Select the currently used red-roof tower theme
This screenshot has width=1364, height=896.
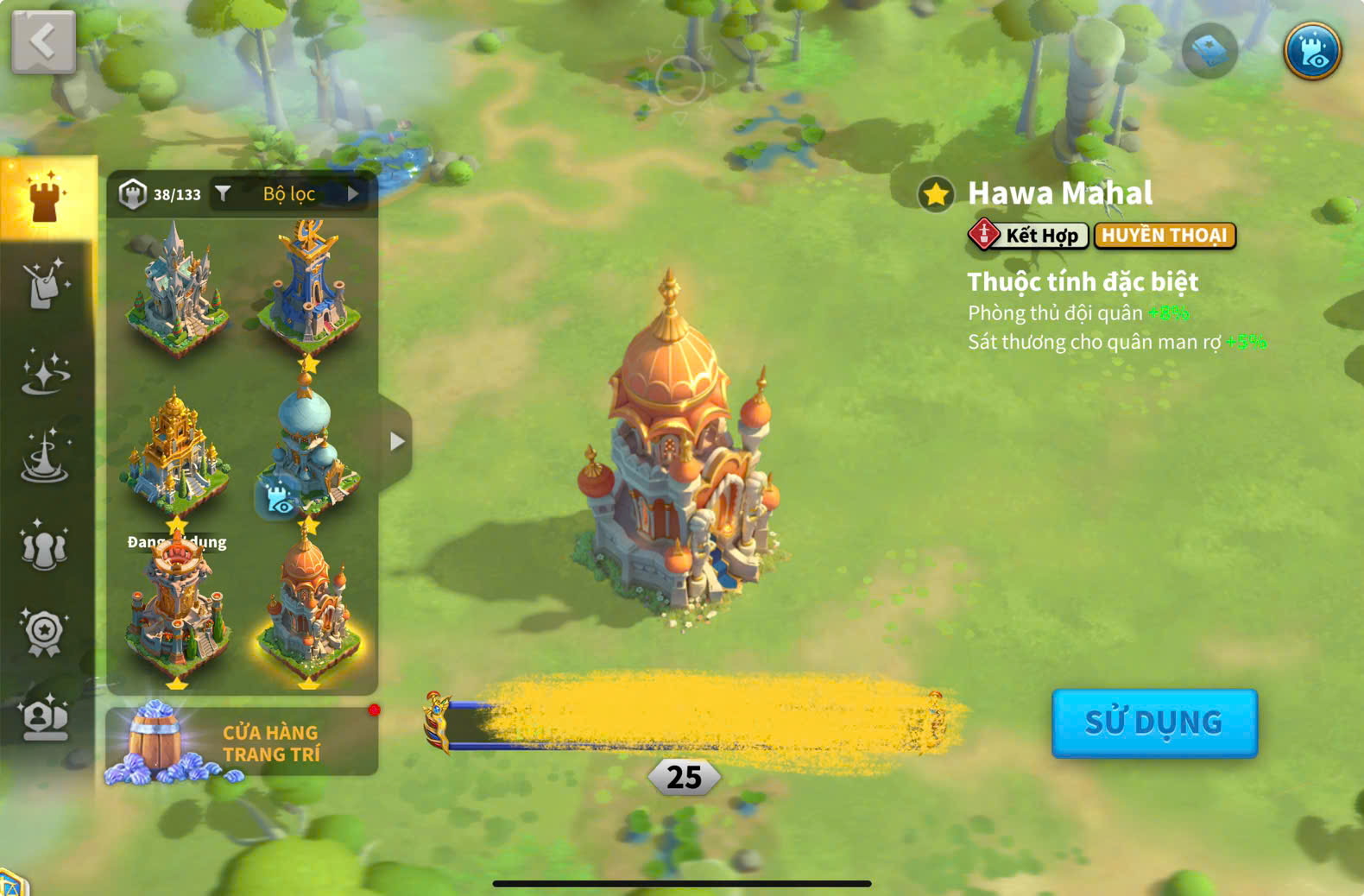[x=177, y=609]
